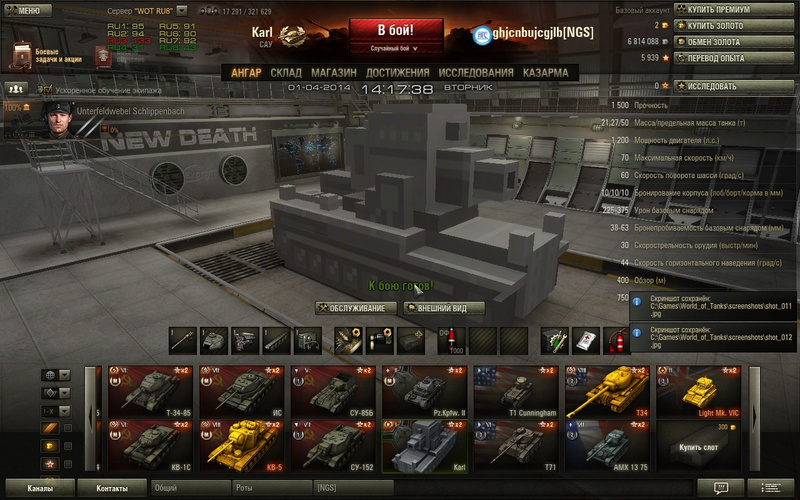Choose the AMX 13 75 tank
Viewport: 800px width, 500px height.
pos(610,444)
